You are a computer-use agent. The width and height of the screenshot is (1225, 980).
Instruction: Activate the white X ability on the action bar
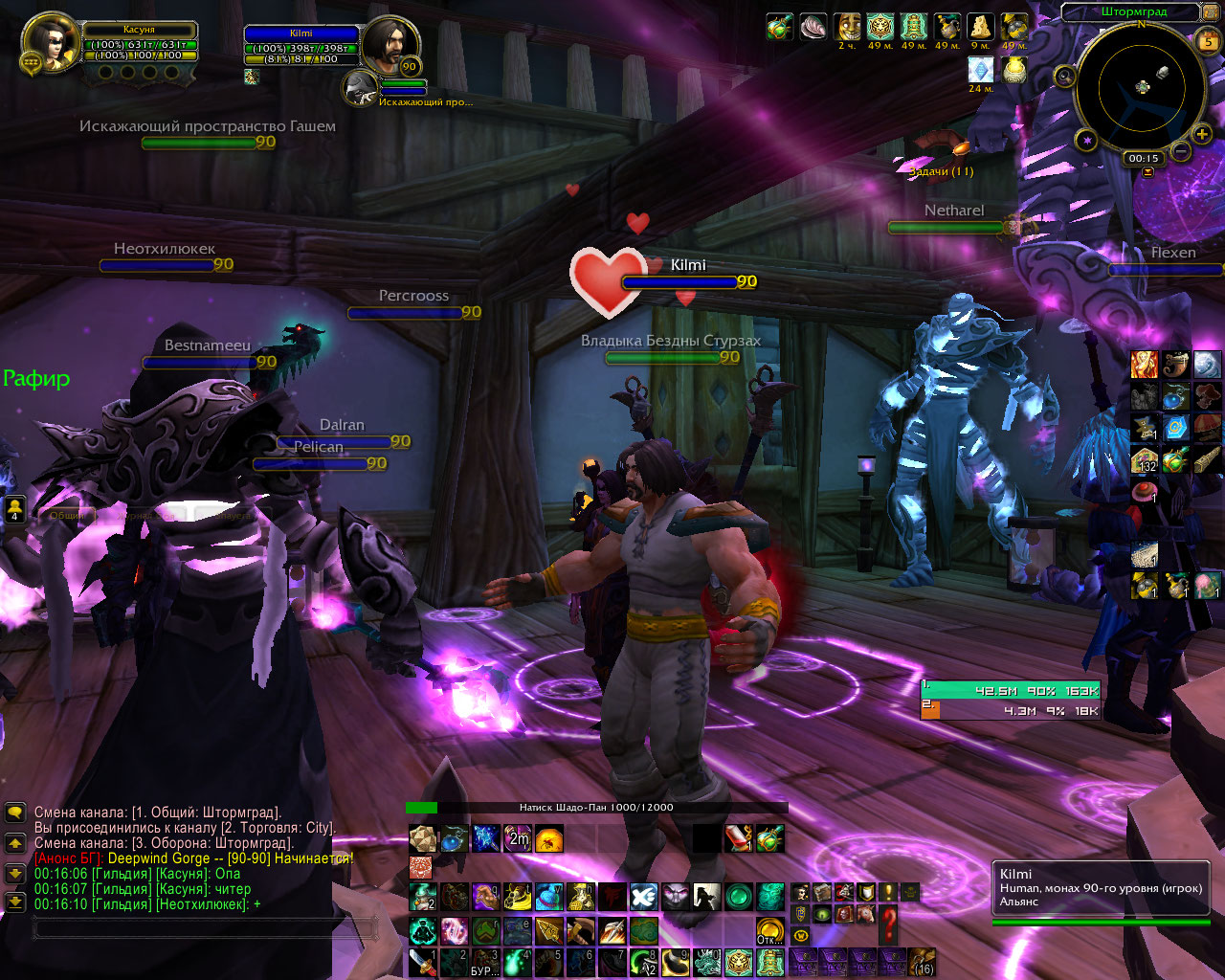pyautogui.click(x=644, y=897)
